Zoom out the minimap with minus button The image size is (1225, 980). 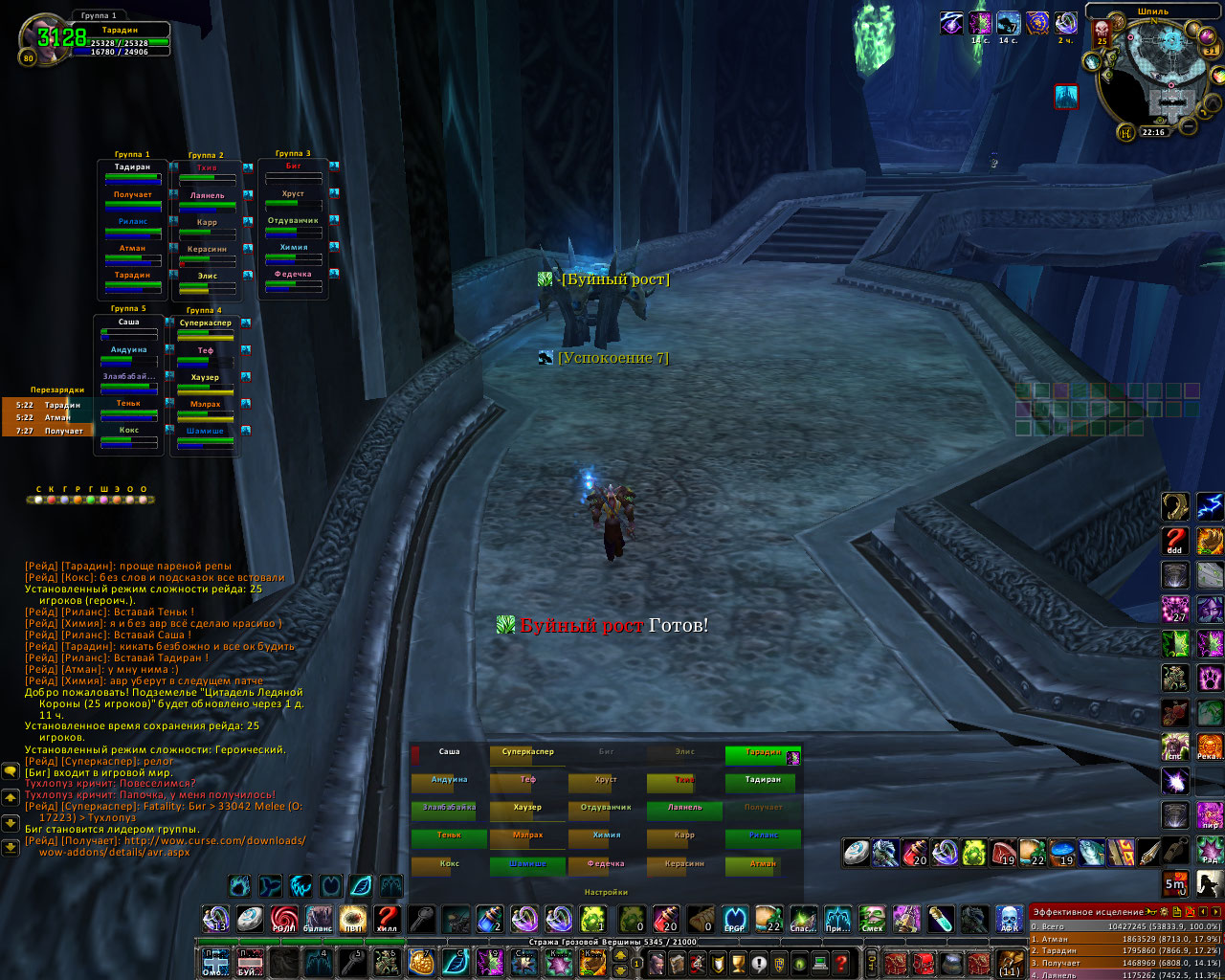click(1188, 127)
